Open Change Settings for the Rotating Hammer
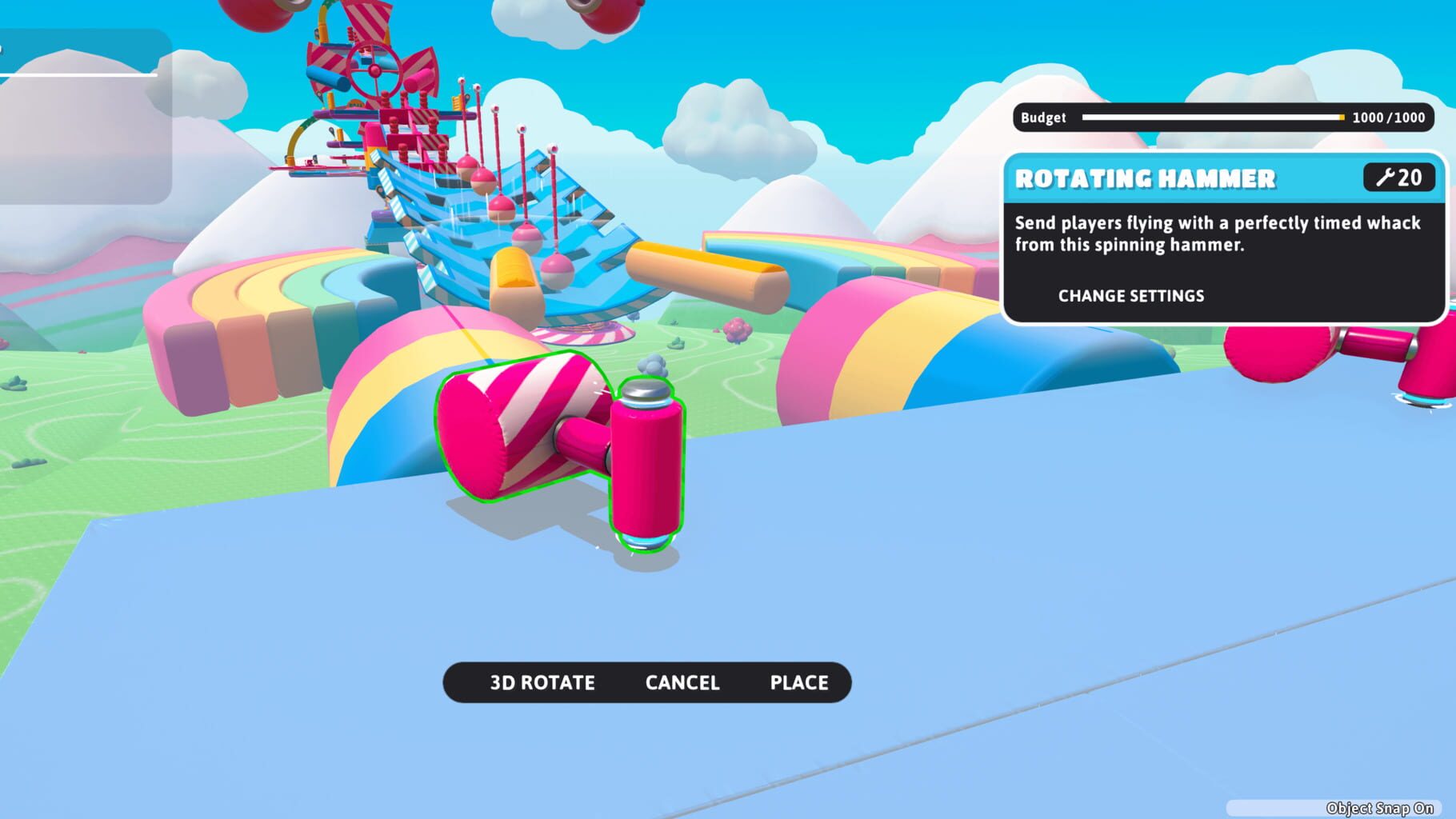This screenshot has height=819, width=1456. click(x=1129, y=296)
